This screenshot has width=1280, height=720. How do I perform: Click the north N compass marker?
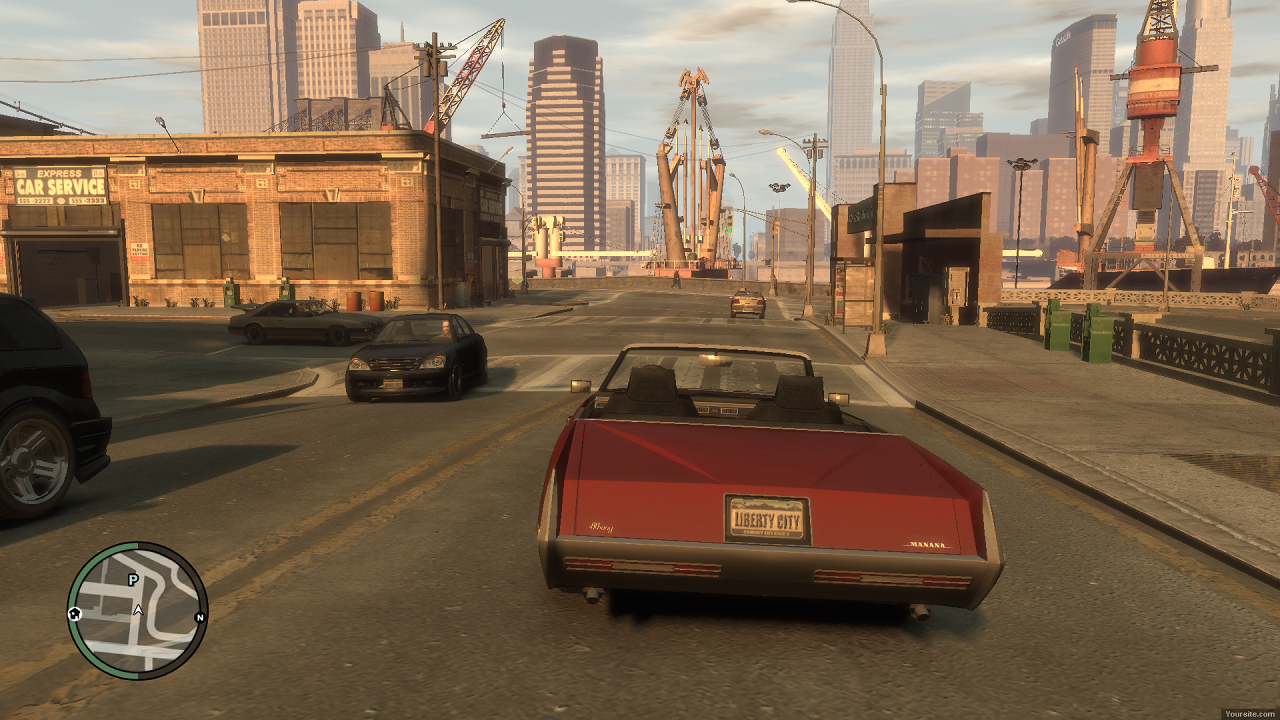coord(199,618)
